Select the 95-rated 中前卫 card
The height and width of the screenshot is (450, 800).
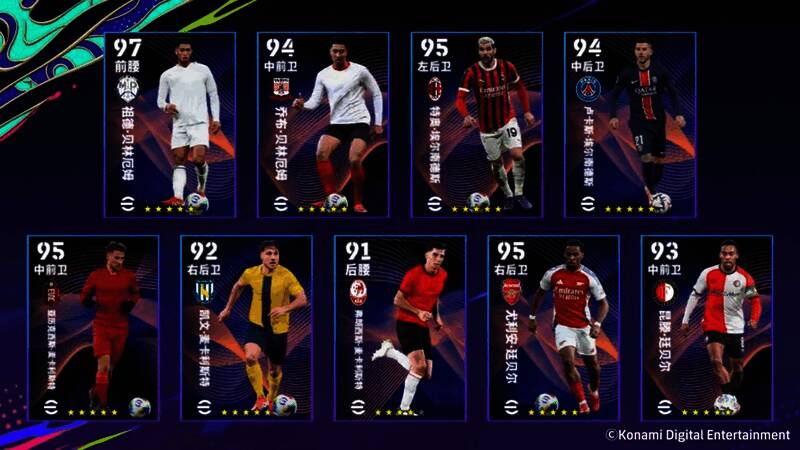93,328
